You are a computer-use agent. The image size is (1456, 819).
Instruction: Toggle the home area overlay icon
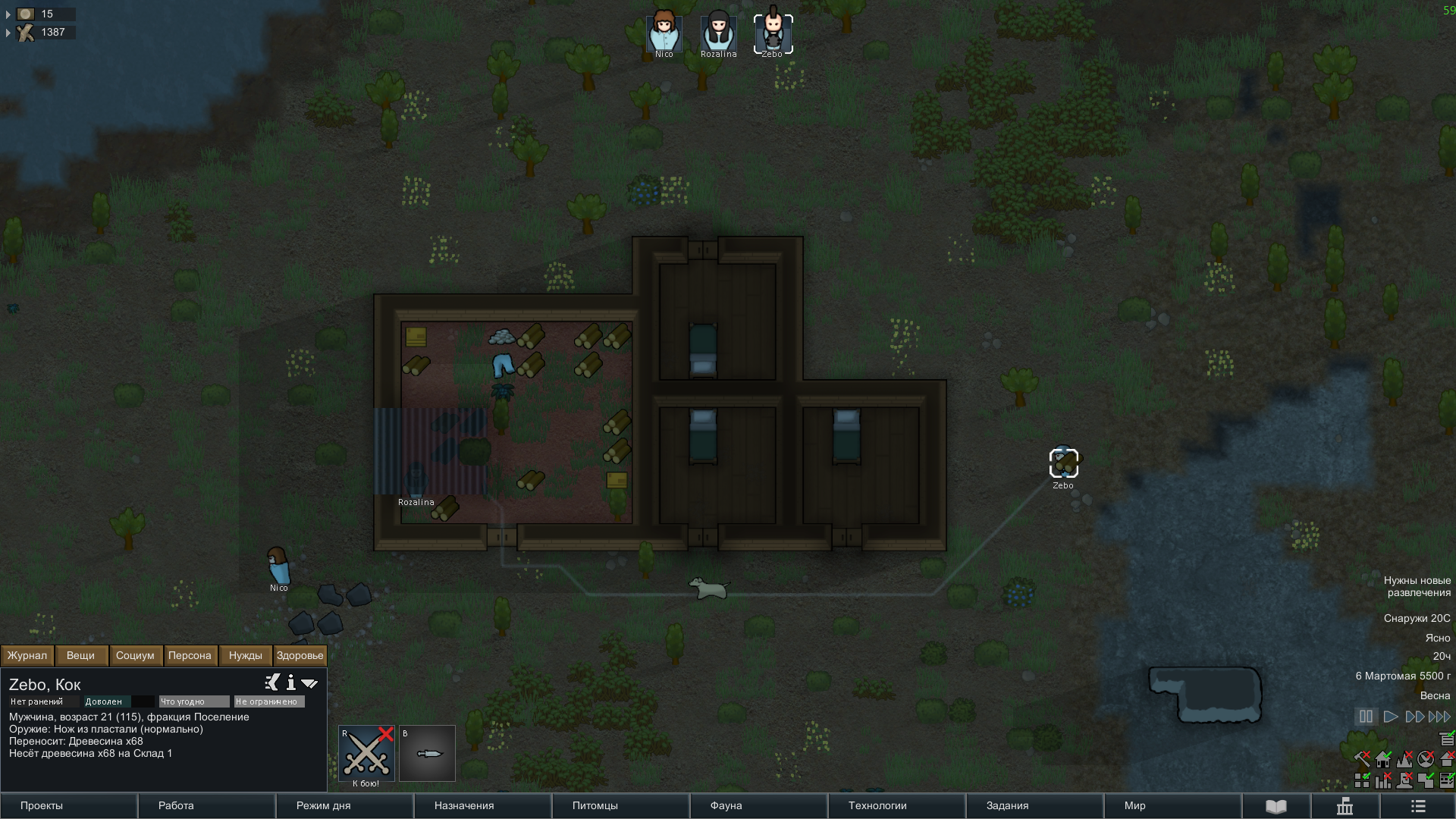[x=1383, y=759]
